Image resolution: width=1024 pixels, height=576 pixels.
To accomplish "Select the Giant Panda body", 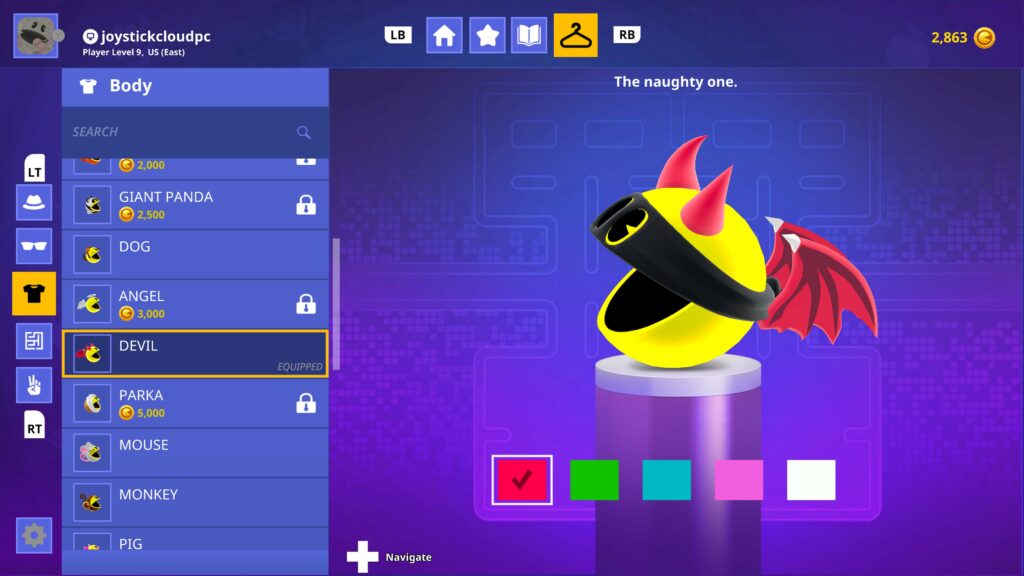I will pos(196,205).
